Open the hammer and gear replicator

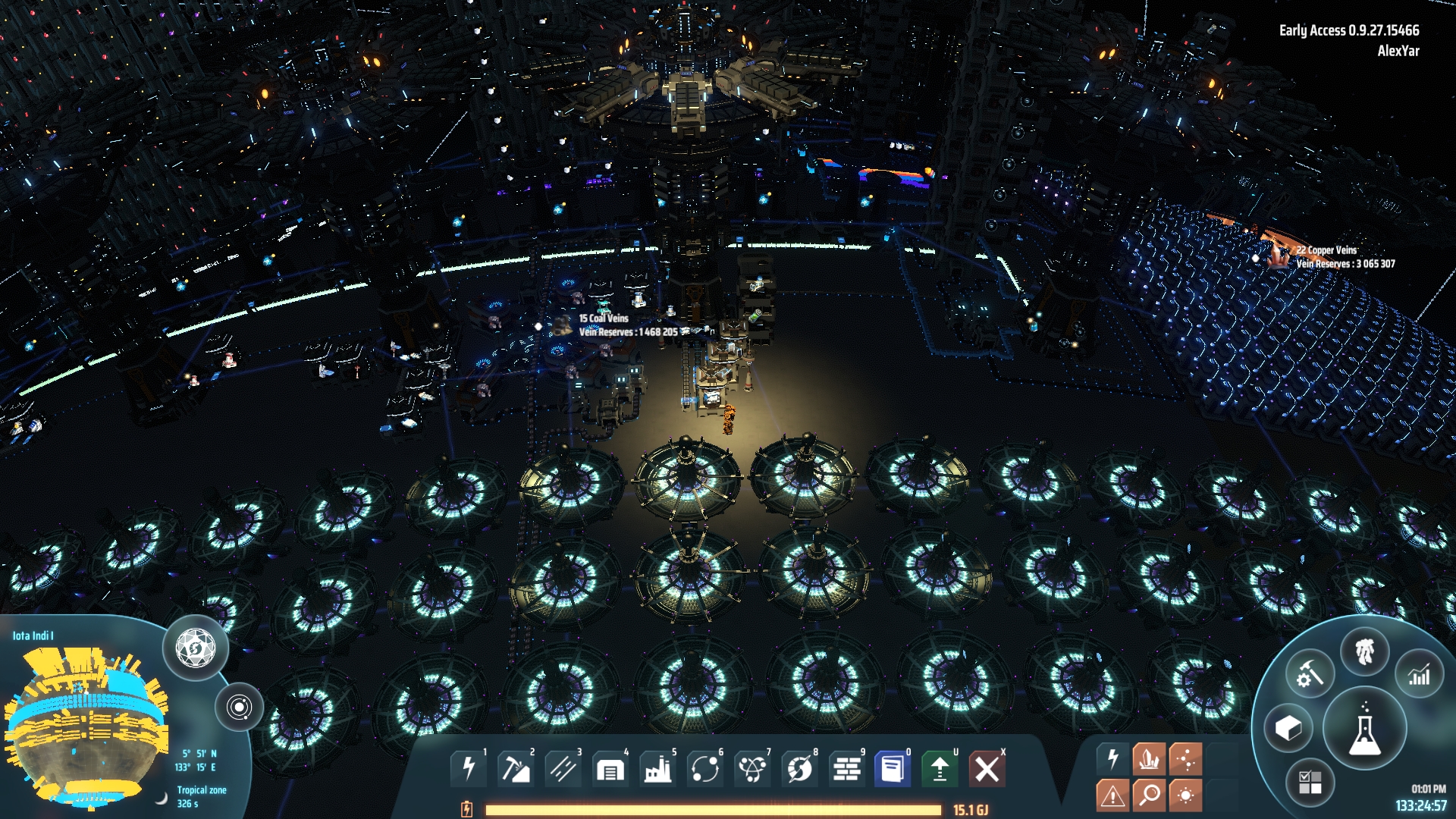pos(1310,673)
